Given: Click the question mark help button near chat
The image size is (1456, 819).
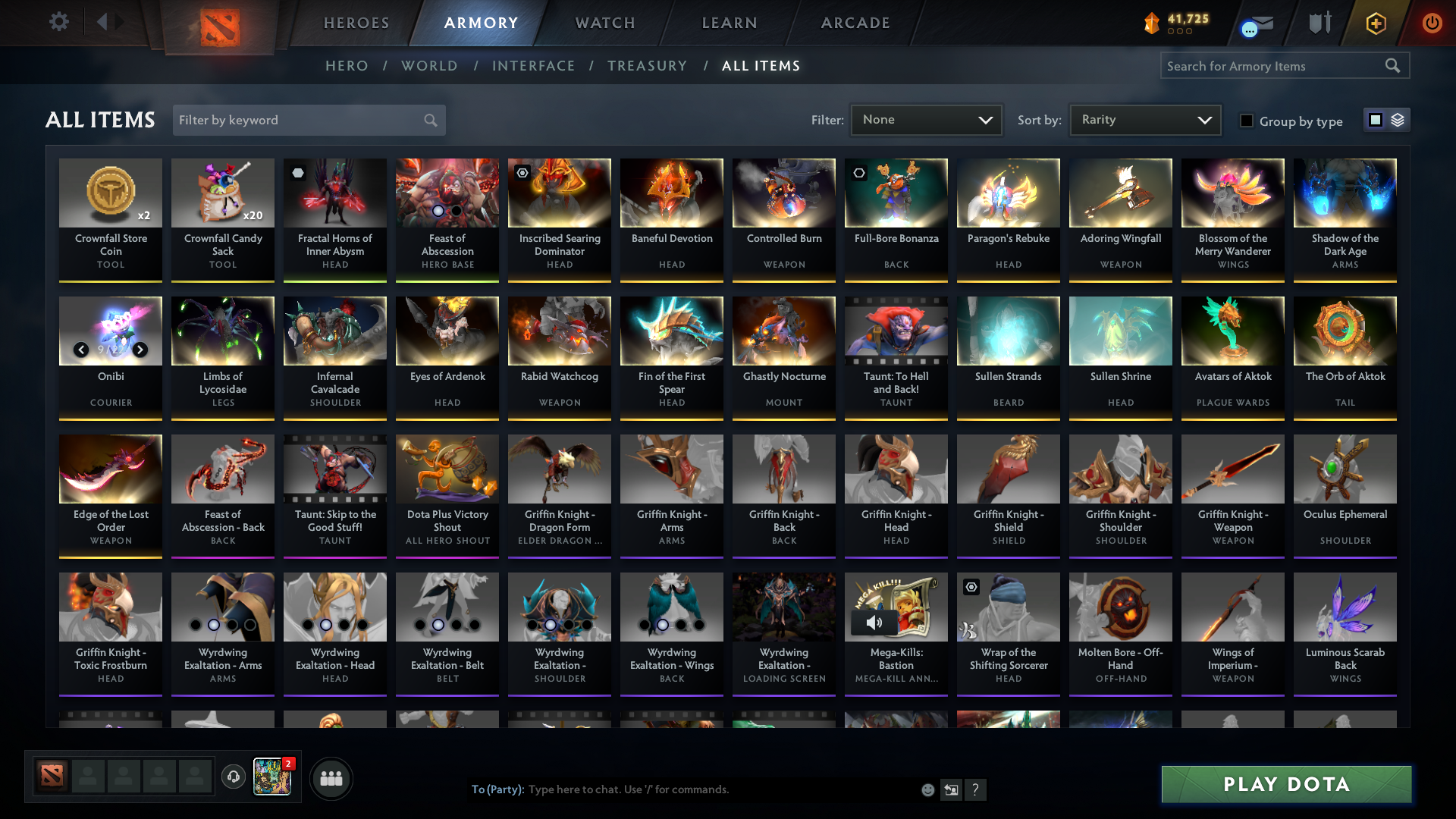Looking at the screenshot, I should pyautogui.click(x=976, y=789).
